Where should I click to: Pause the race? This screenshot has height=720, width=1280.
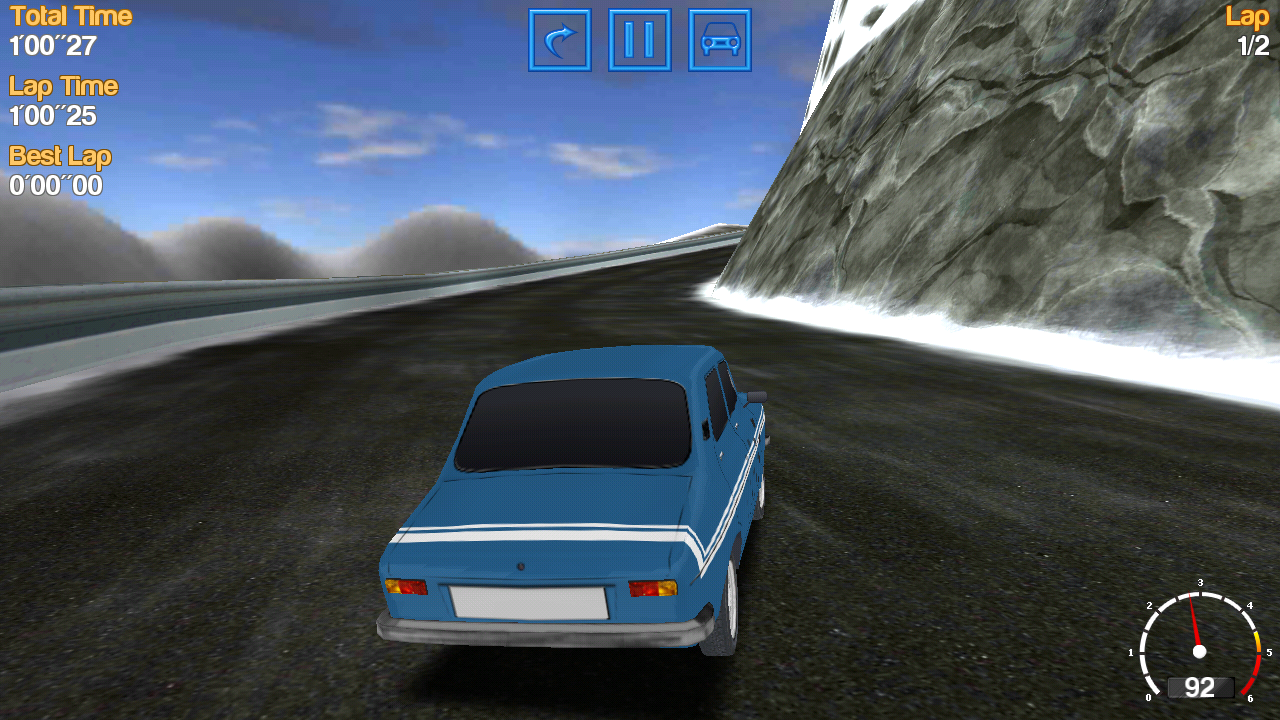coord(640,40)
